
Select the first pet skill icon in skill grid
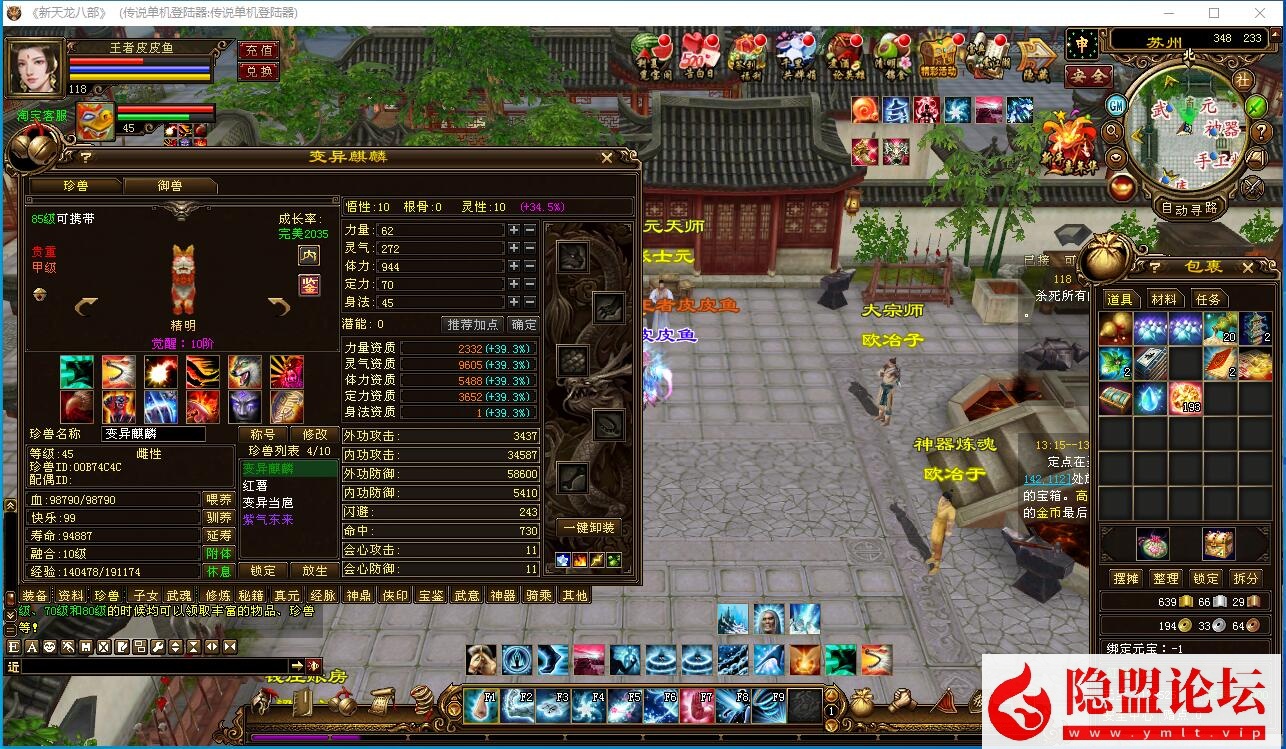tap(77, 372)
